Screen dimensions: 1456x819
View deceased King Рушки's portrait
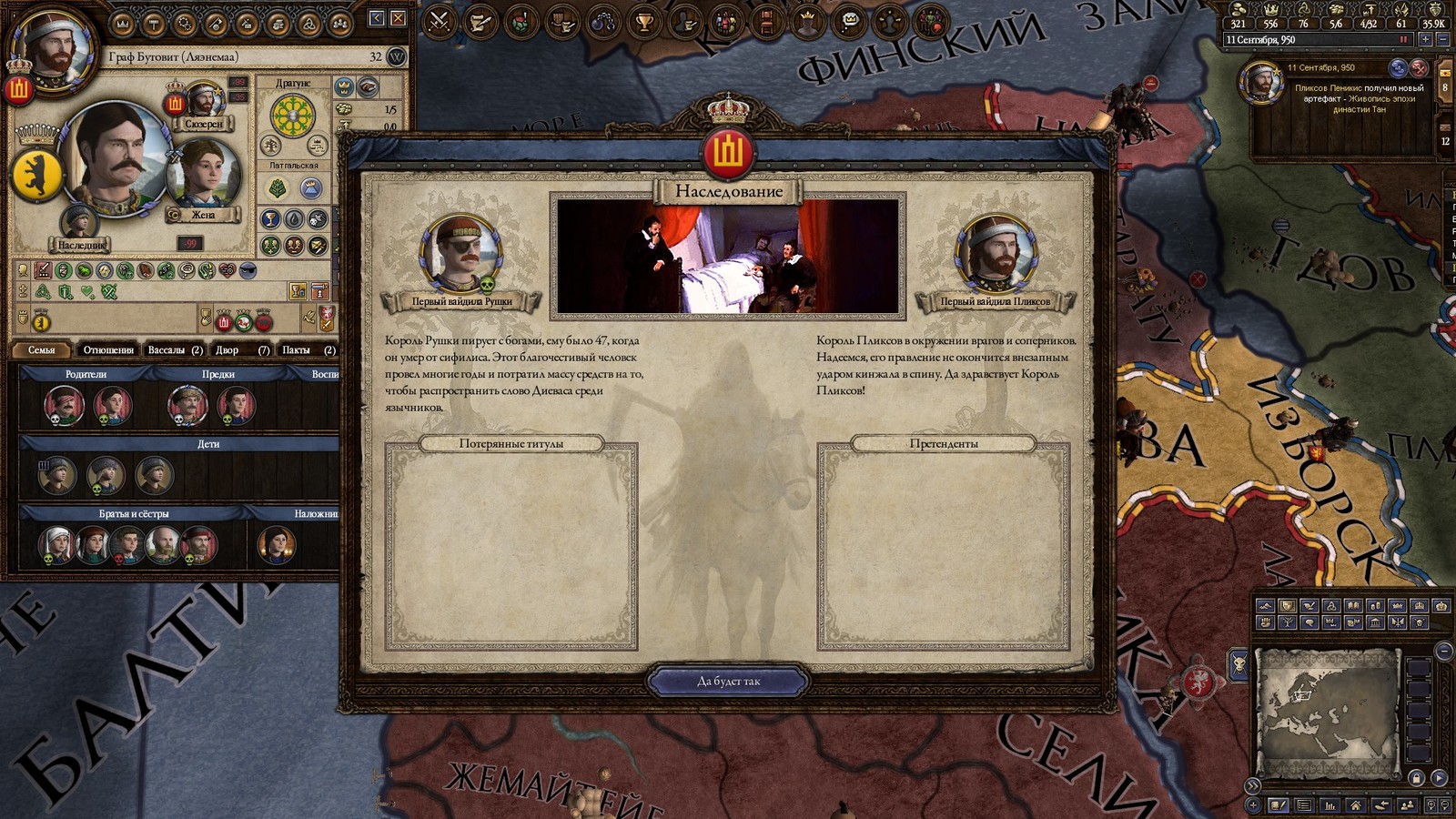[460, 252]
